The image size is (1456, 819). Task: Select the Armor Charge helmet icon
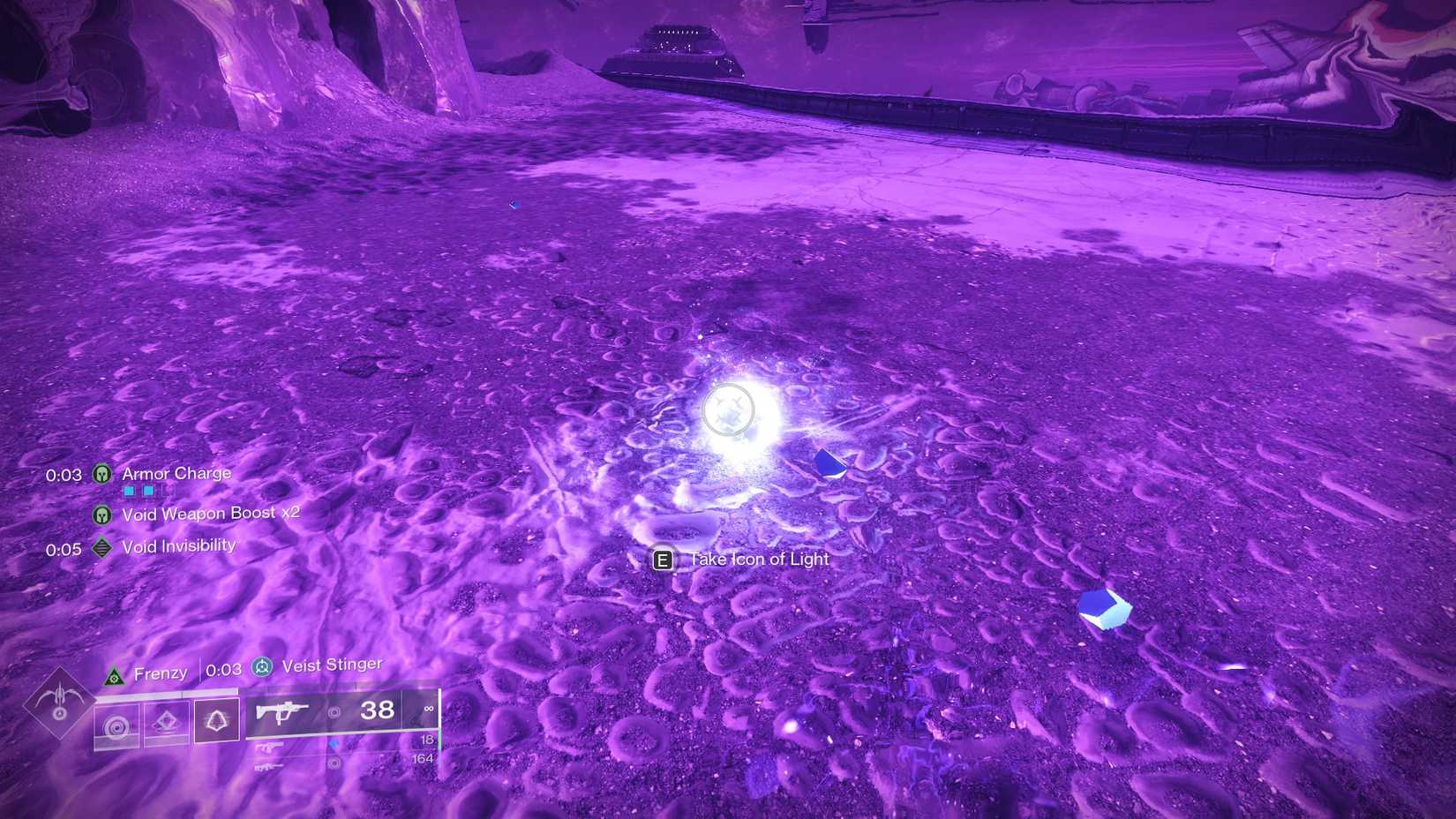tap(102, 474)
